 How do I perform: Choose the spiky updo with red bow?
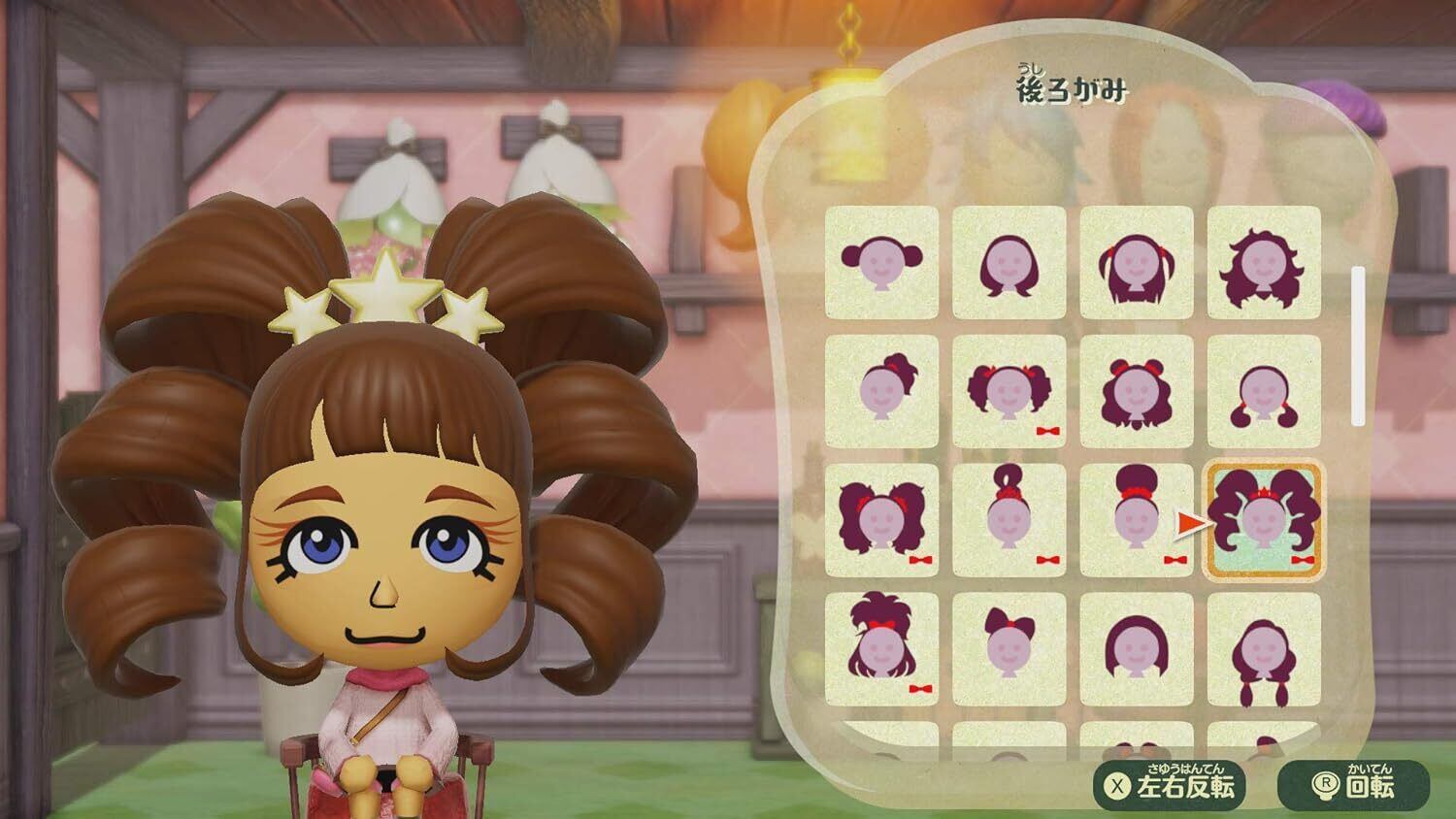coord(881,647)
